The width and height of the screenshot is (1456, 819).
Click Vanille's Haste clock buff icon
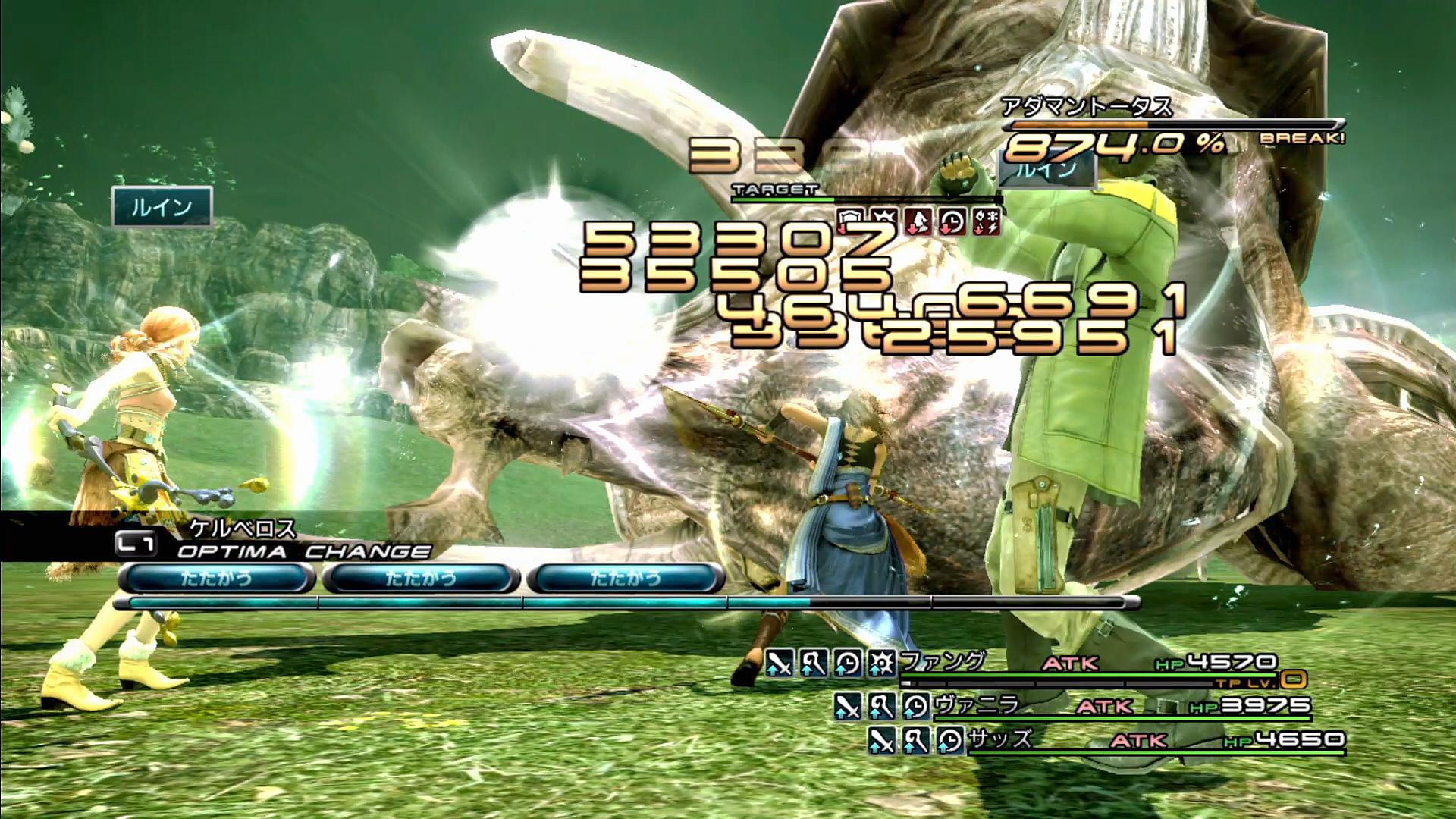916,707
